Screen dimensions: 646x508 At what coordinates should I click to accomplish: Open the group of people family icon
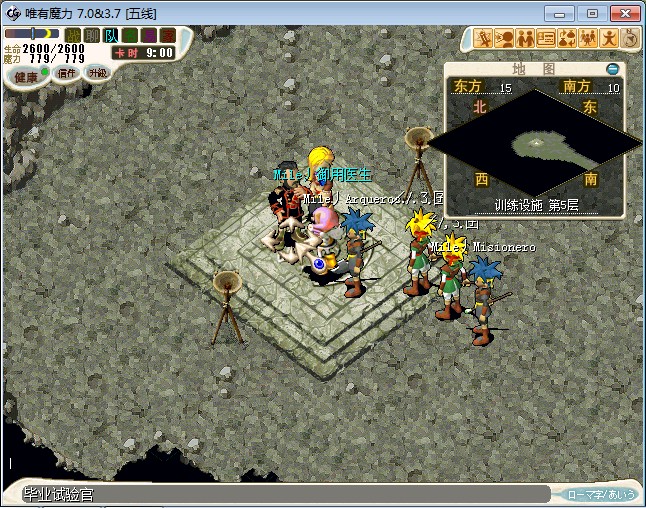pos(588,39)
